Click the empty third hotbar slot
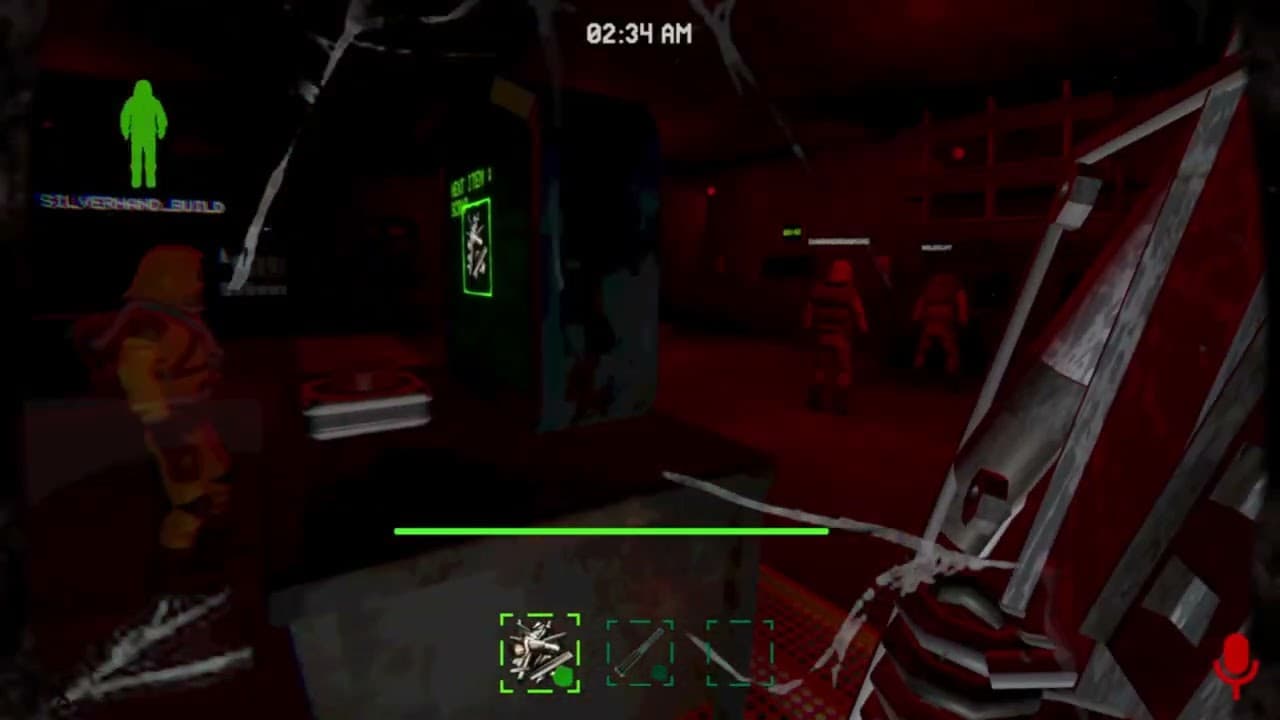1280x720 pixels. pos(738,652)
